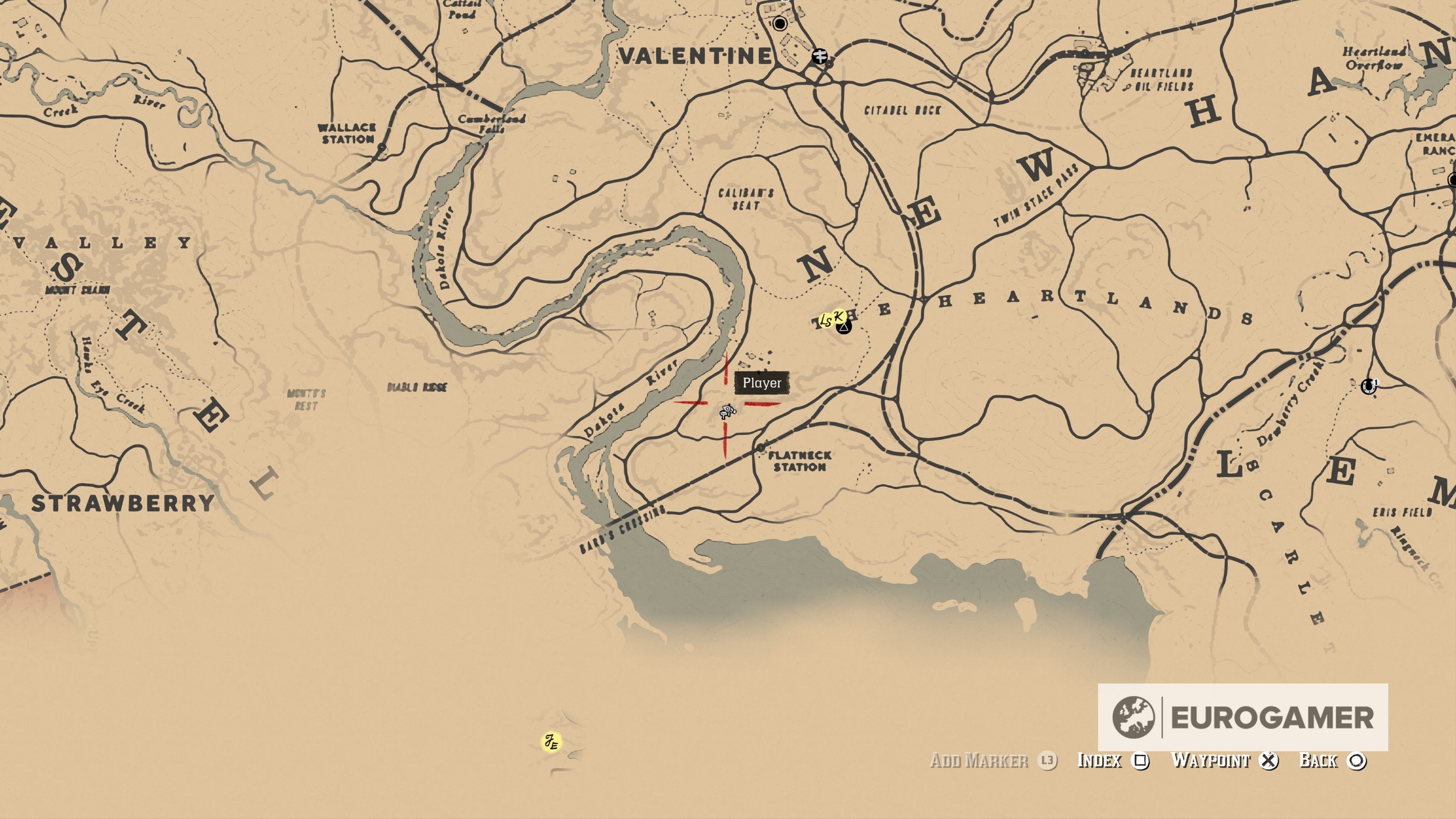Select the yellow "K" companion marker
The image size is (1456, 819).
[x=839, y=316]
